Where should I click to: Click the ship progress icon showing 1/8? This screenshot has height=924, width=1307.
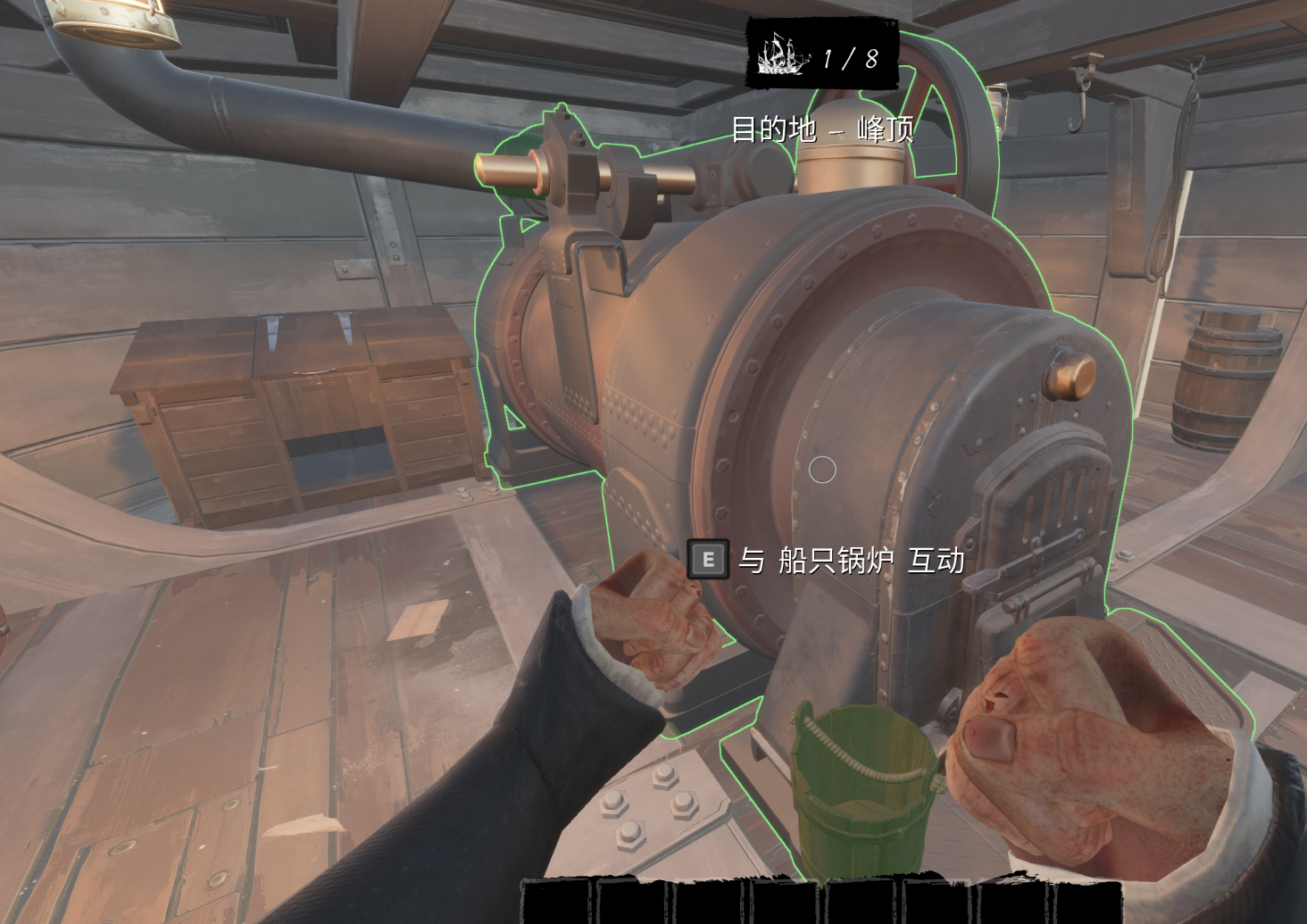pos(784,56)
